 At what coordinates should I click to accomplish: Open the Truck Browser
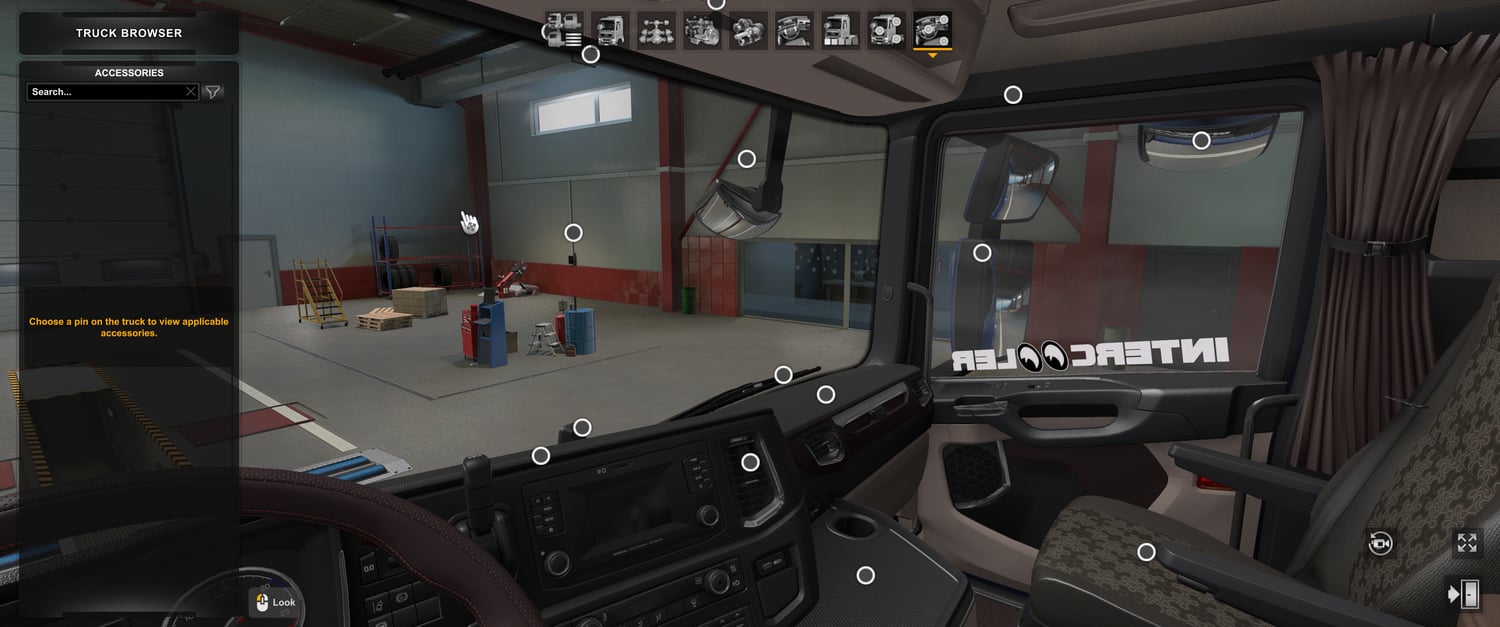pyautogui.click(x=129, y=33)
